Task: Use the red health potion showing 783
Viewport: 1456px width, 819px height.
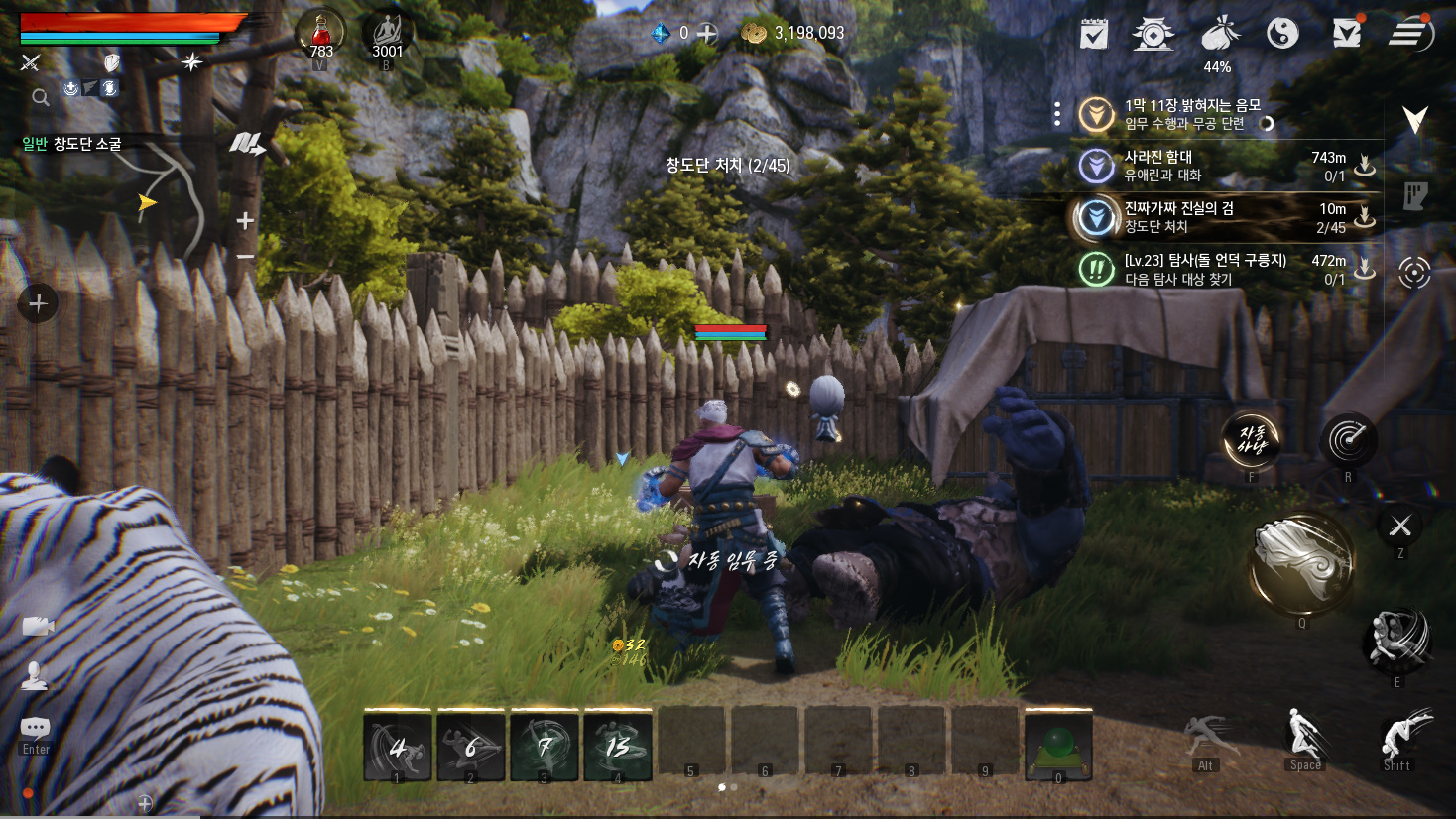Action: click(320, 33)
